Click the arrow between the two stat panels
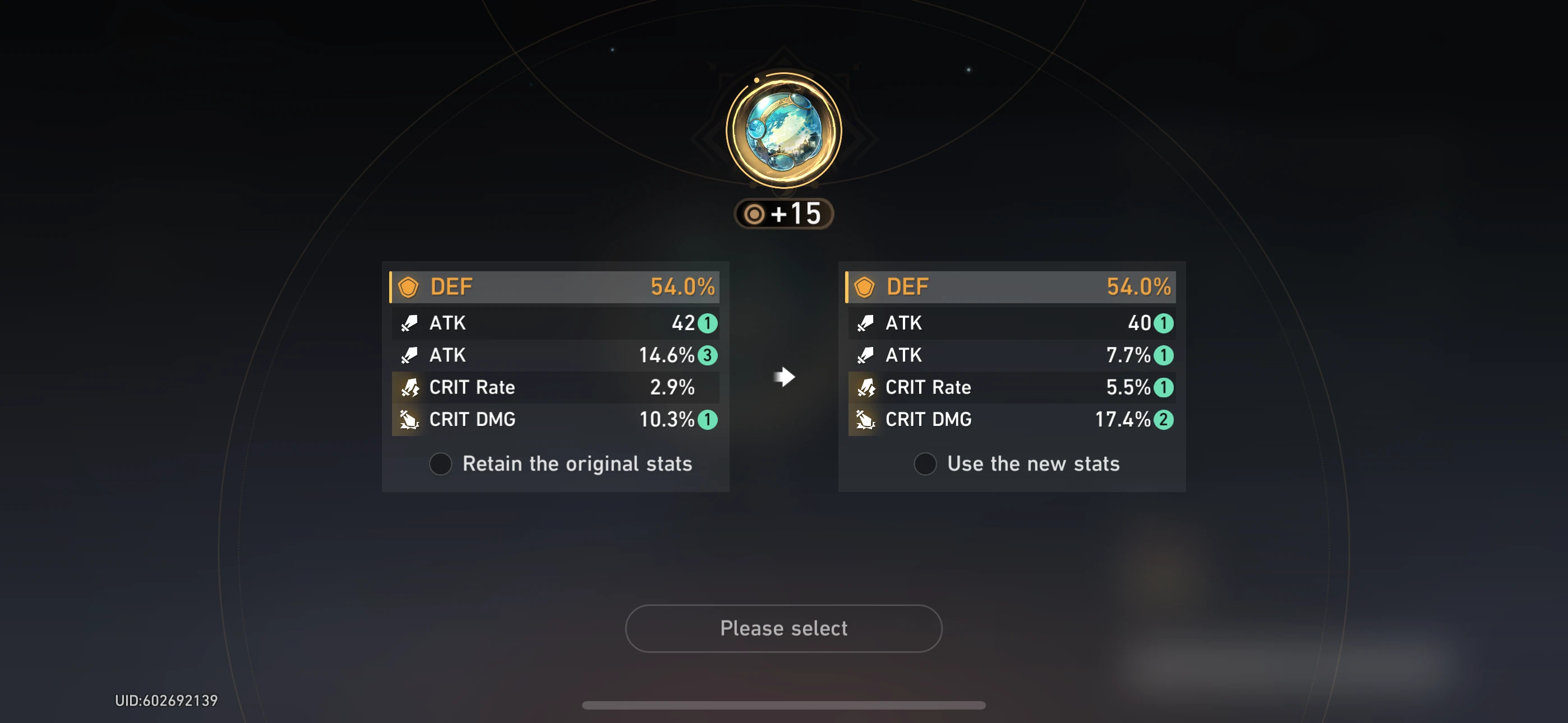Image resolution: width=1568 pixels, height=723 pixels. point(784,377)
